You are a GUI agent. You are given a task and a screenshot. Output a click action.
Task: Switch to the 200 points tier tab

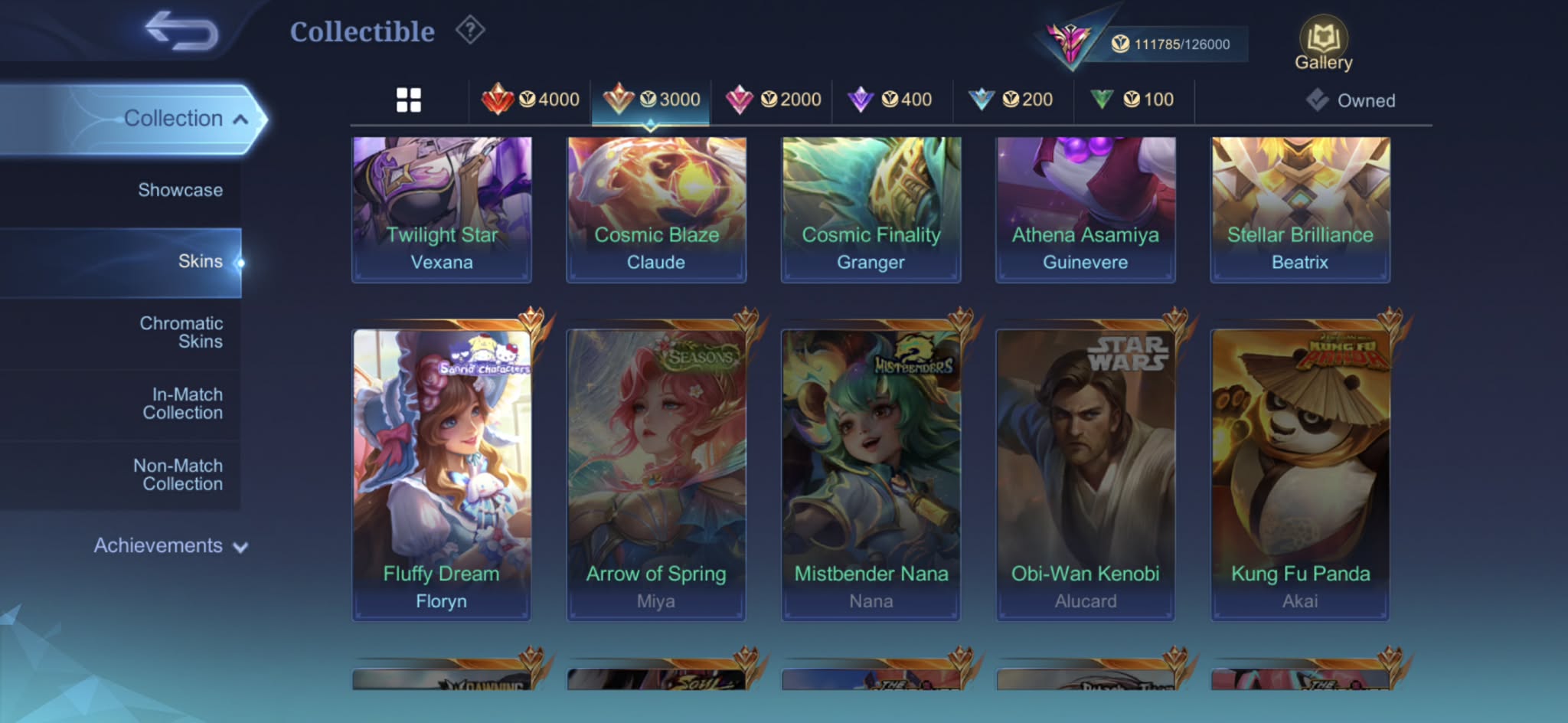(x=1011, y=100)
